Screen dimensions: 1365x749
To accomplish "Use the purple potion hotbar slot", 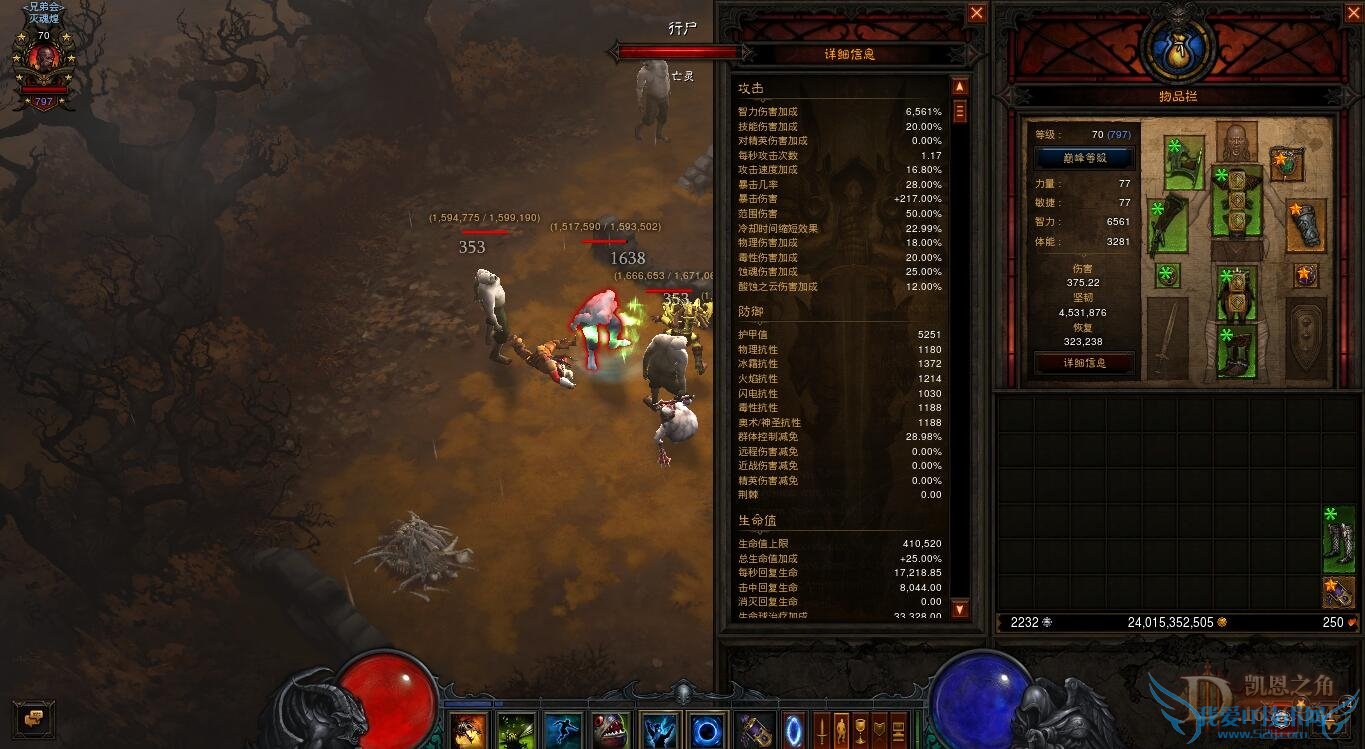I will [755, 730].
